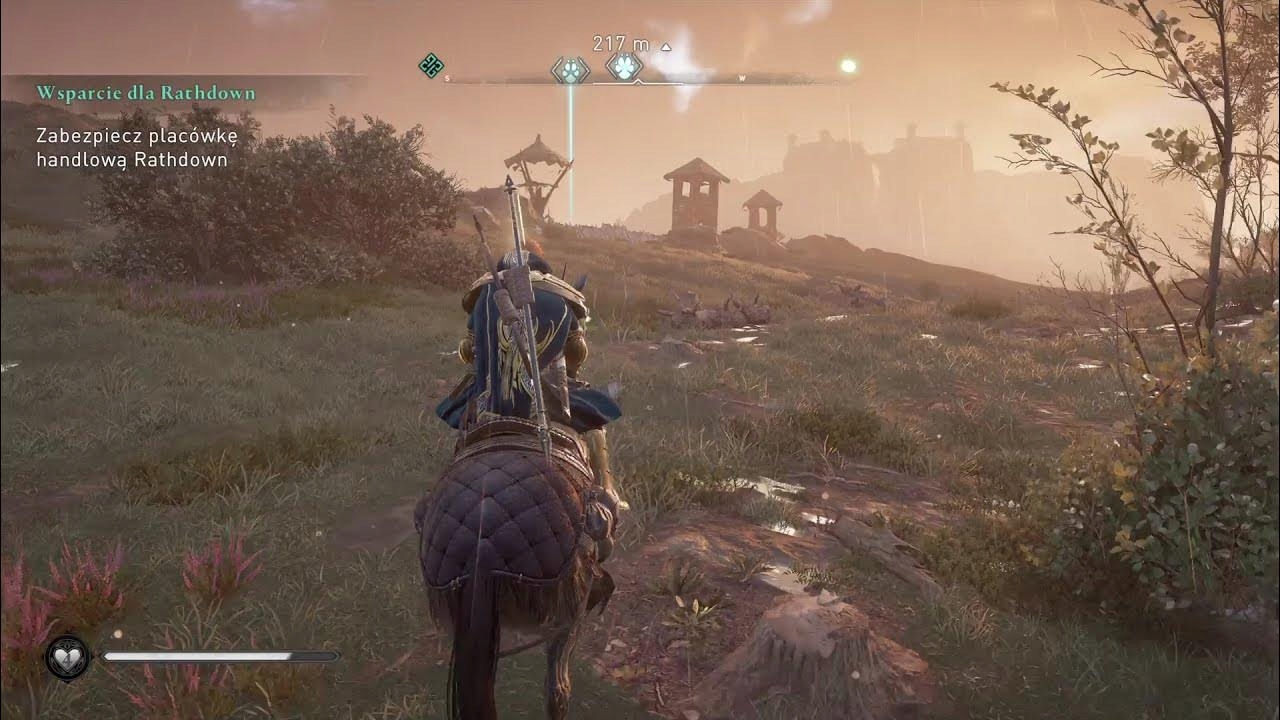Select the paw marker under the 217 m label
The height and width of the screenshot is (720, 1280).
pos(624,67)
